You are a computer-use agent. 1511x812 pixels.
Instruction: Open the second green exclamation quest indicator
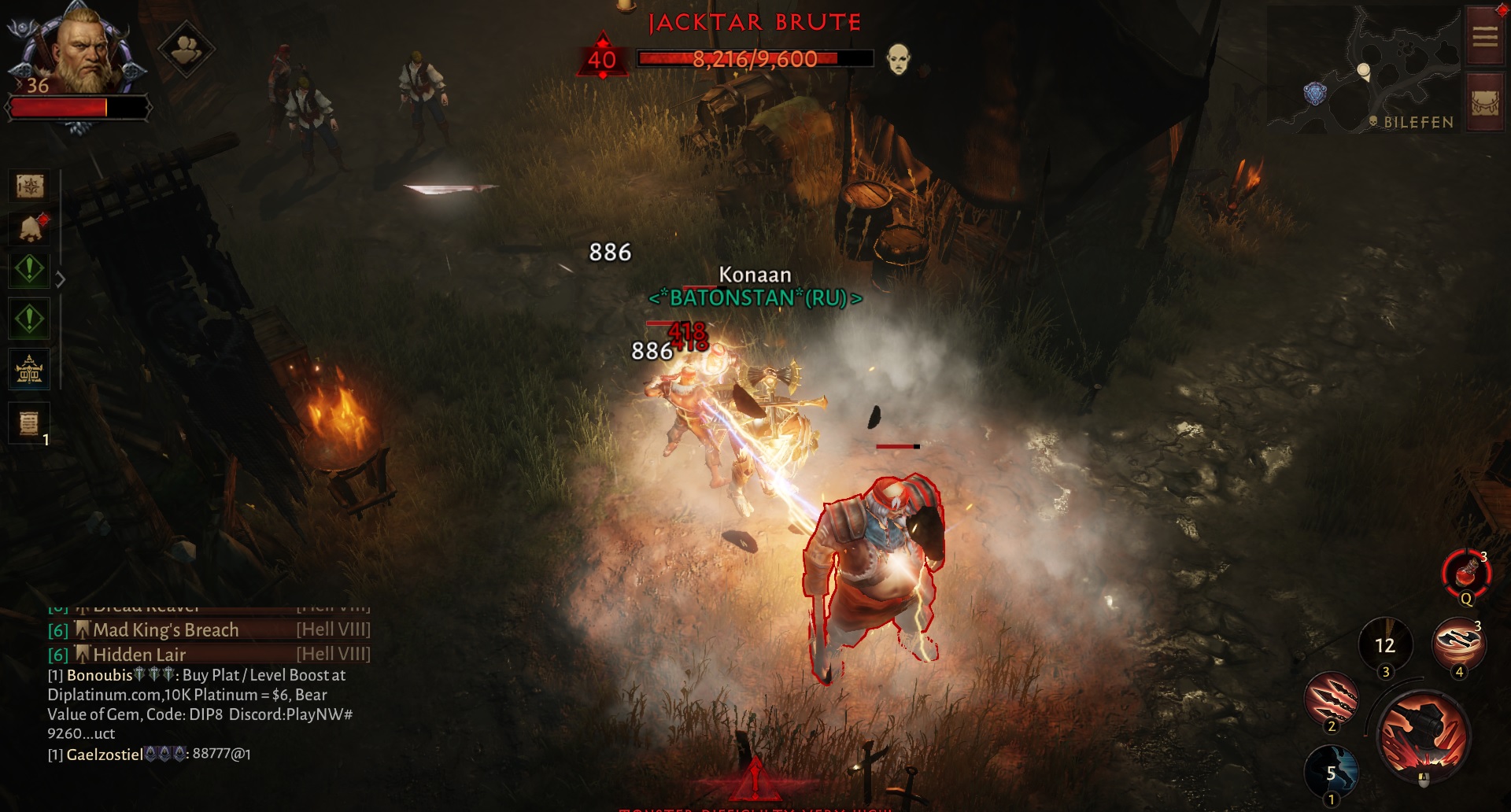28,319
